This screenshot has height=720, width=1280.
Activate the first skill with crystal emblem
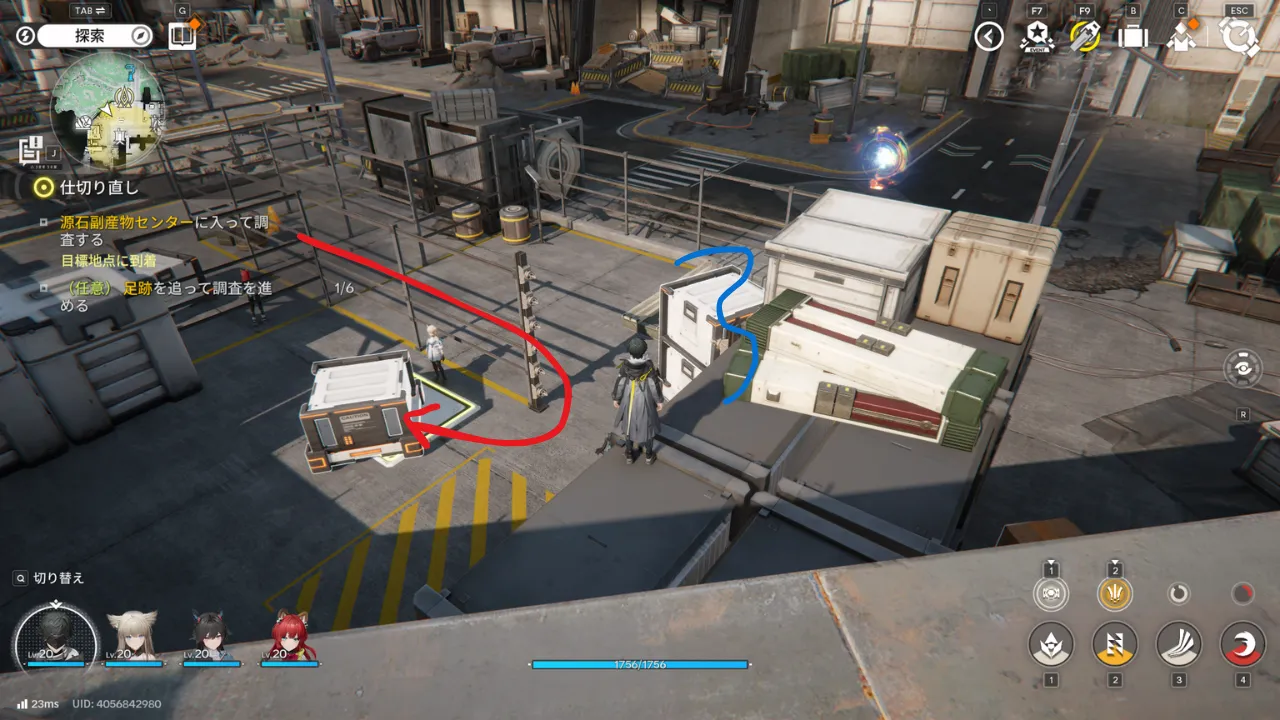[1051, 644]
